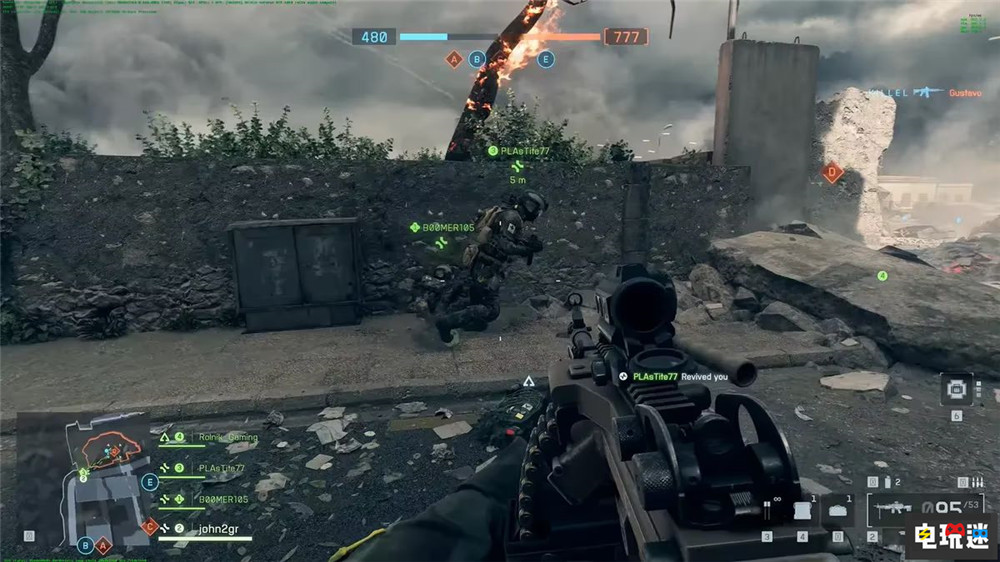Viewport: 1000px width, 562px height.
Task: Click objective E marker in the top bar
Action: tap(545, 59)
